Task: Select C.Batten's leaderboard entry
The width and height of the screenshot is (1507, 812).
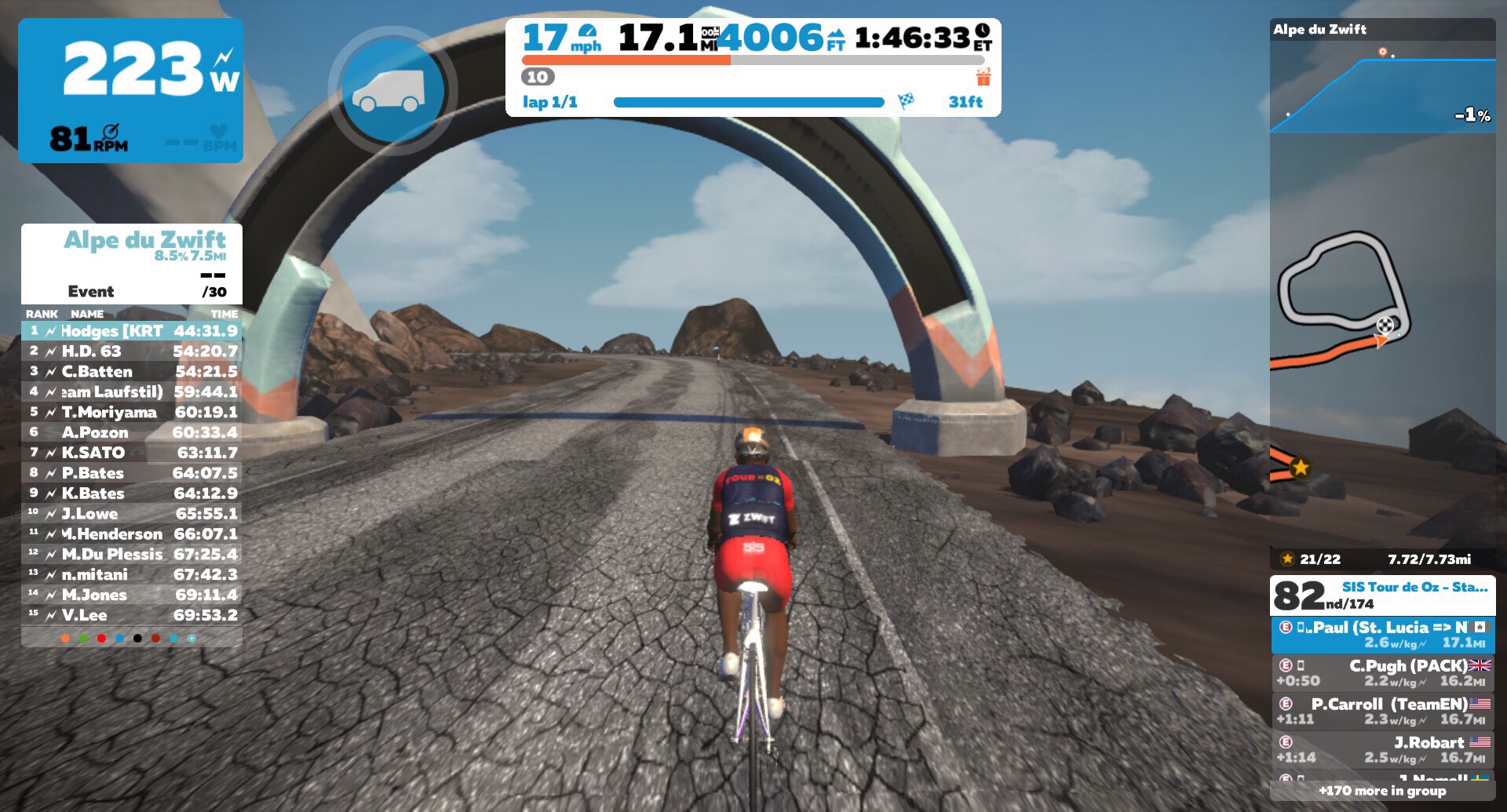Action: [132, 372]
